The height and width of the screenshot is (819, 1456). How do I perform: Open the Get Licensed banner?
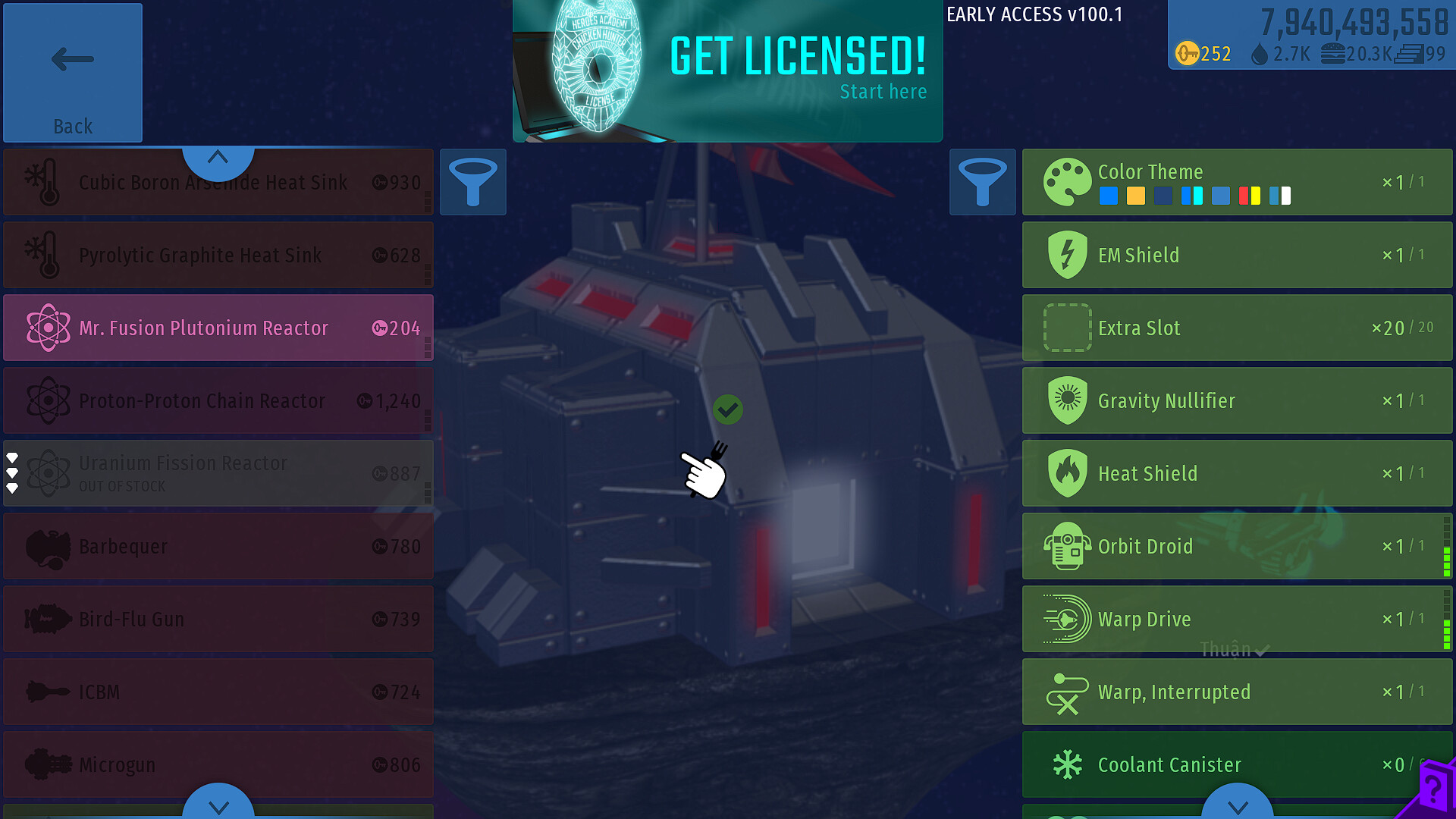[727, 71]
